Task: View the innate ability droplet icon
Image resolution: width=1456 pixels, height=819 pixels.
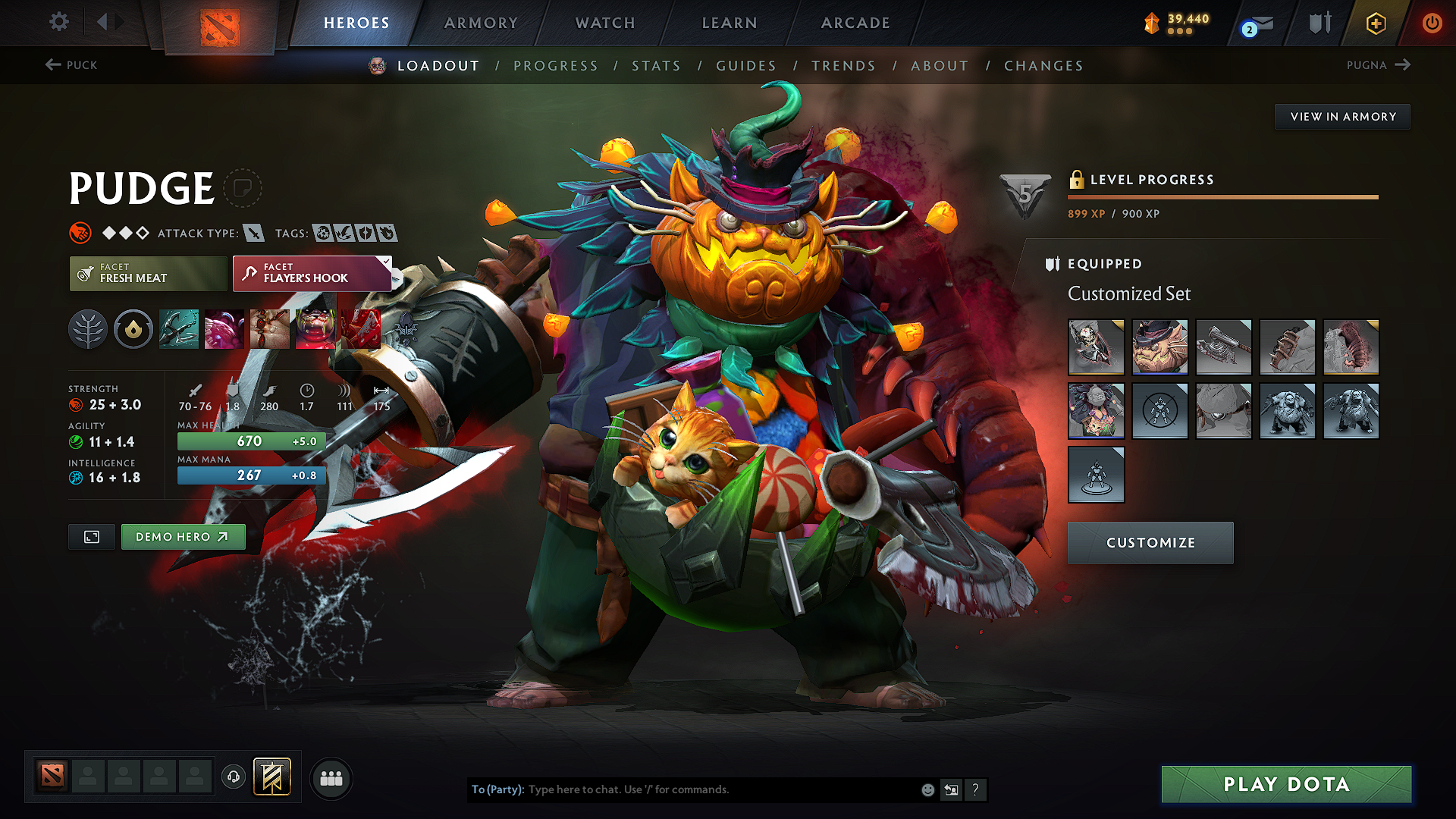Action: click(x=133, y=328)
